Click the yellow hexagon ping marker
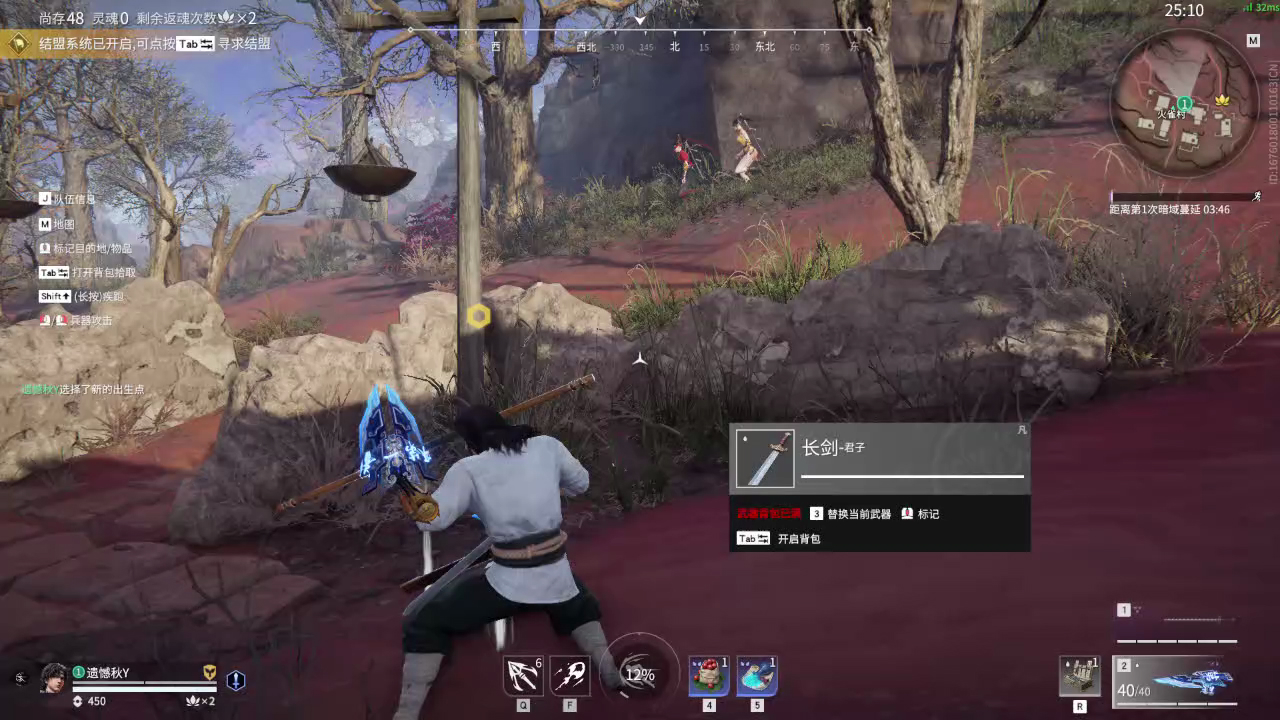Viewport: 1280px width, 720px height. tap(479, 317)
